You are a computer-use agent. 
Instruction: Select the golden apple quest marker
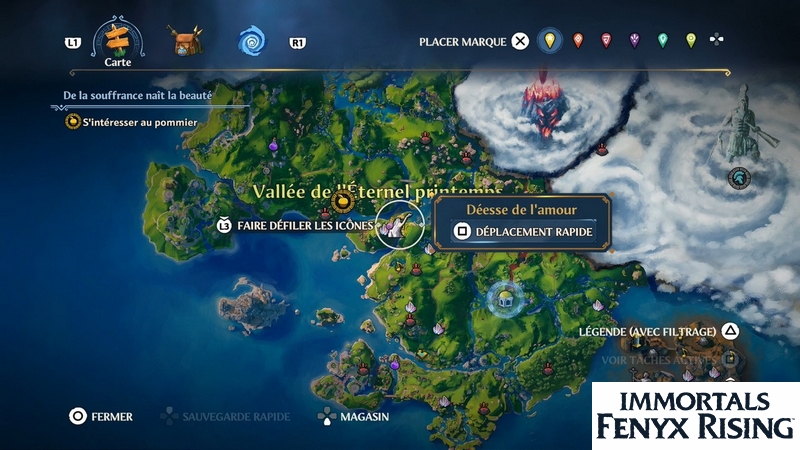[x=343, y=202]
